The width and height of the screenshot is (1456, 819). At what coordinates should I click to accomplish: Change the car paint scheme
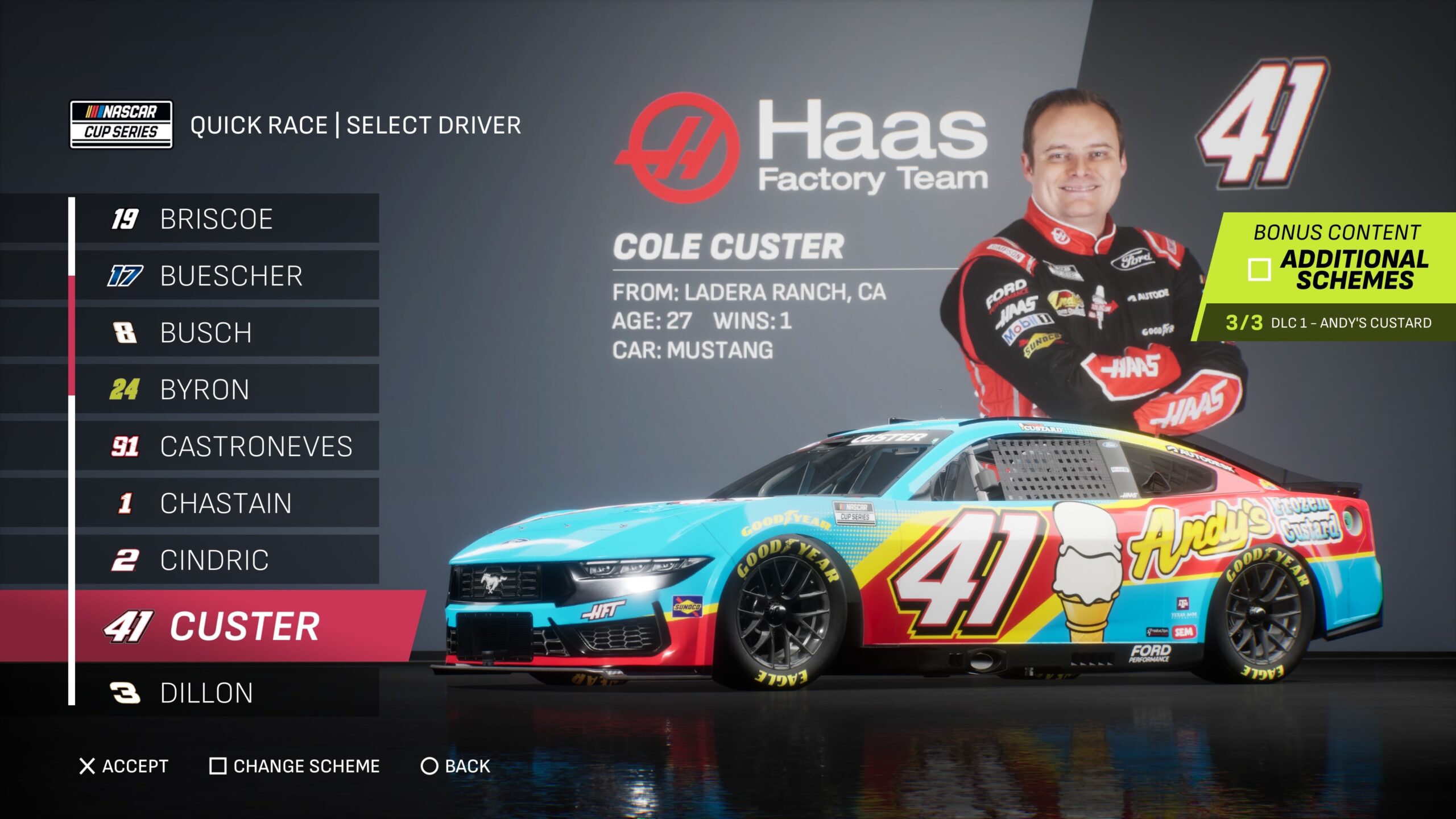[295, 766]
